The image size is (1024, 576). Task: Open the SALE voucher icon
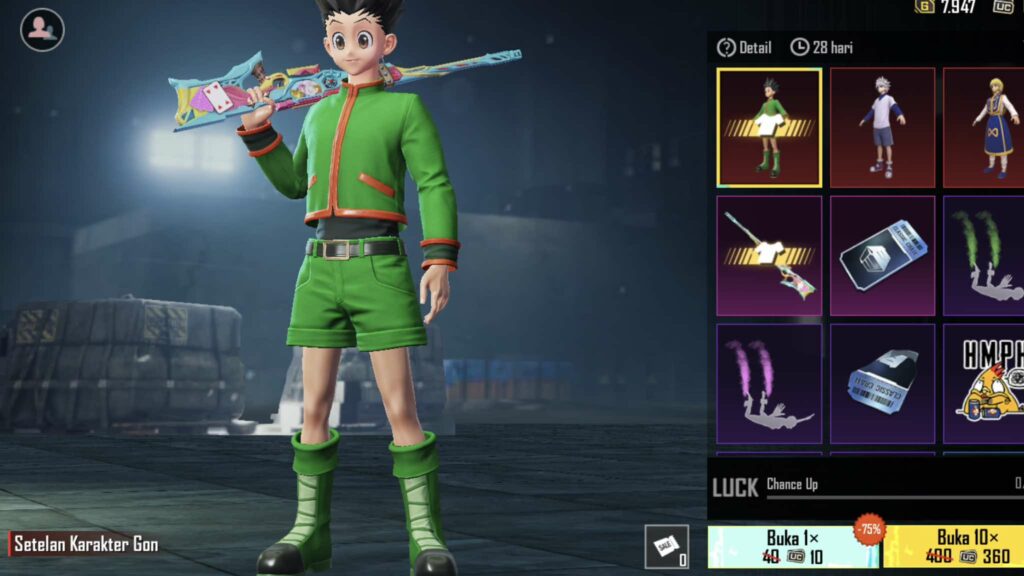(x=666, y=546)
